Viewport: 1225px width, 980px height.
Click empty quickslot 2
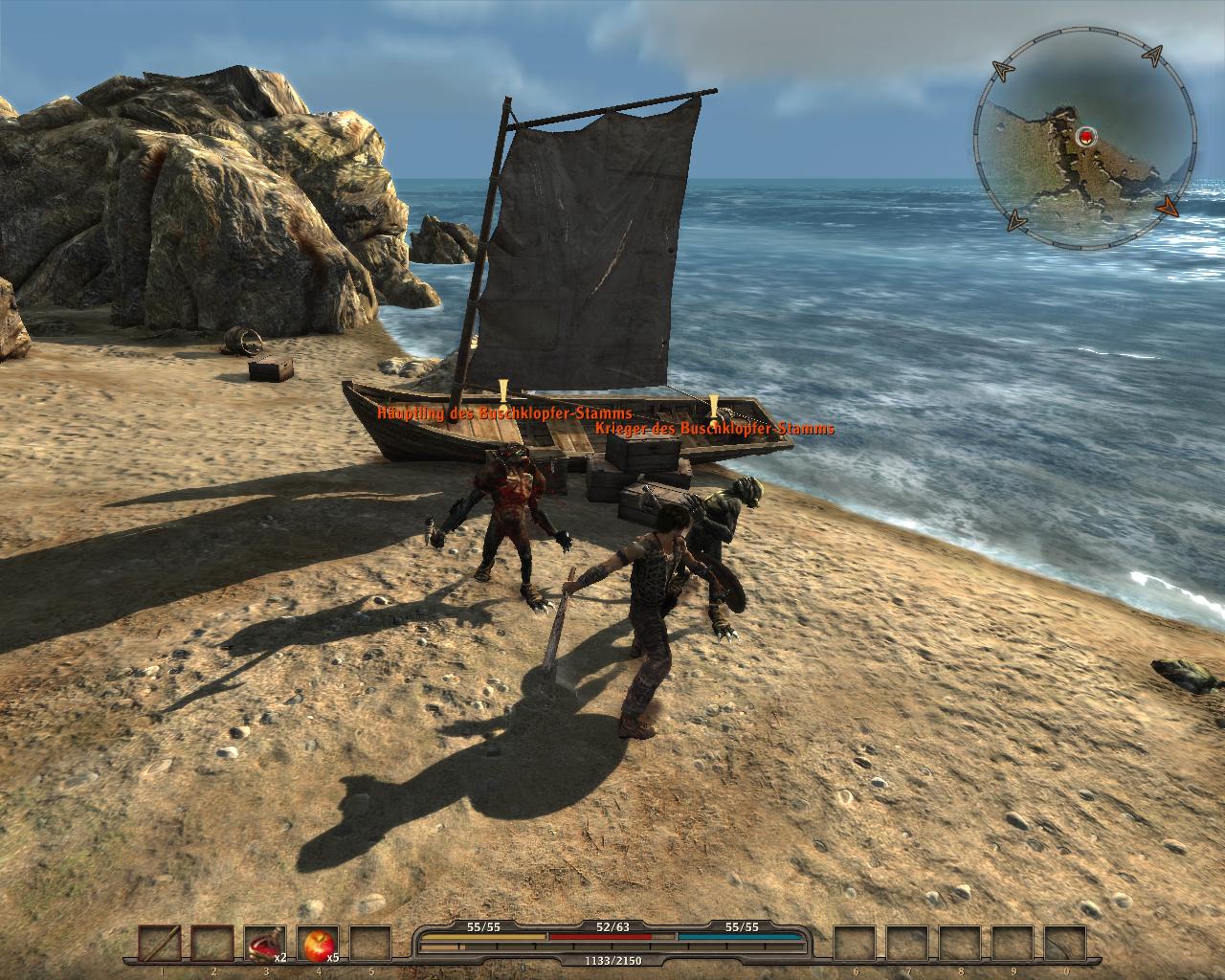[212, 943]
